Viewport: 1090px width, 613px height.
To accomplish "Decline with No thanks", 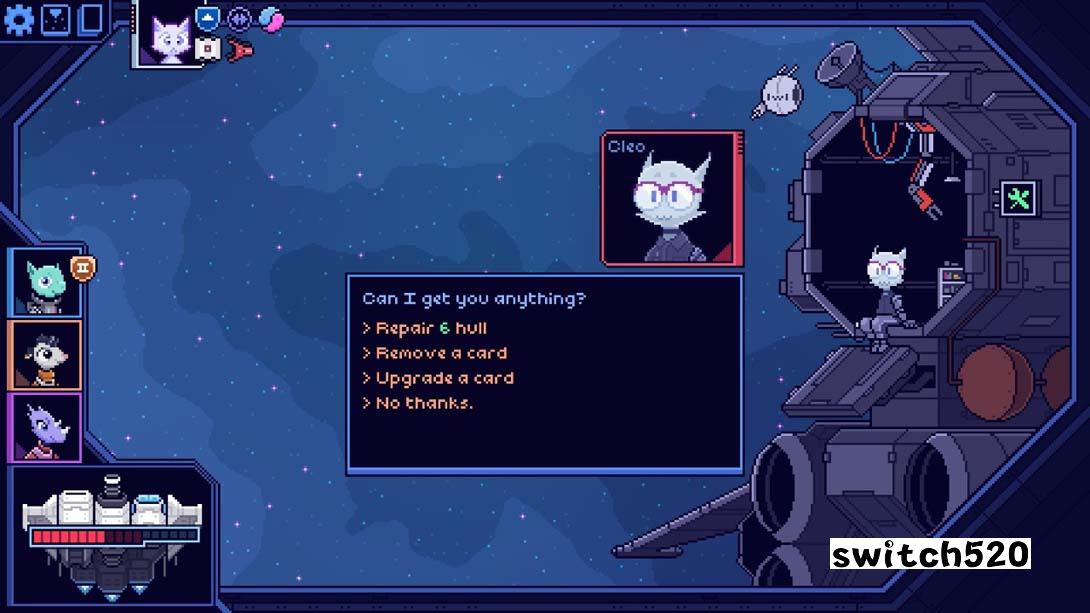I will [x=423, y=403].
